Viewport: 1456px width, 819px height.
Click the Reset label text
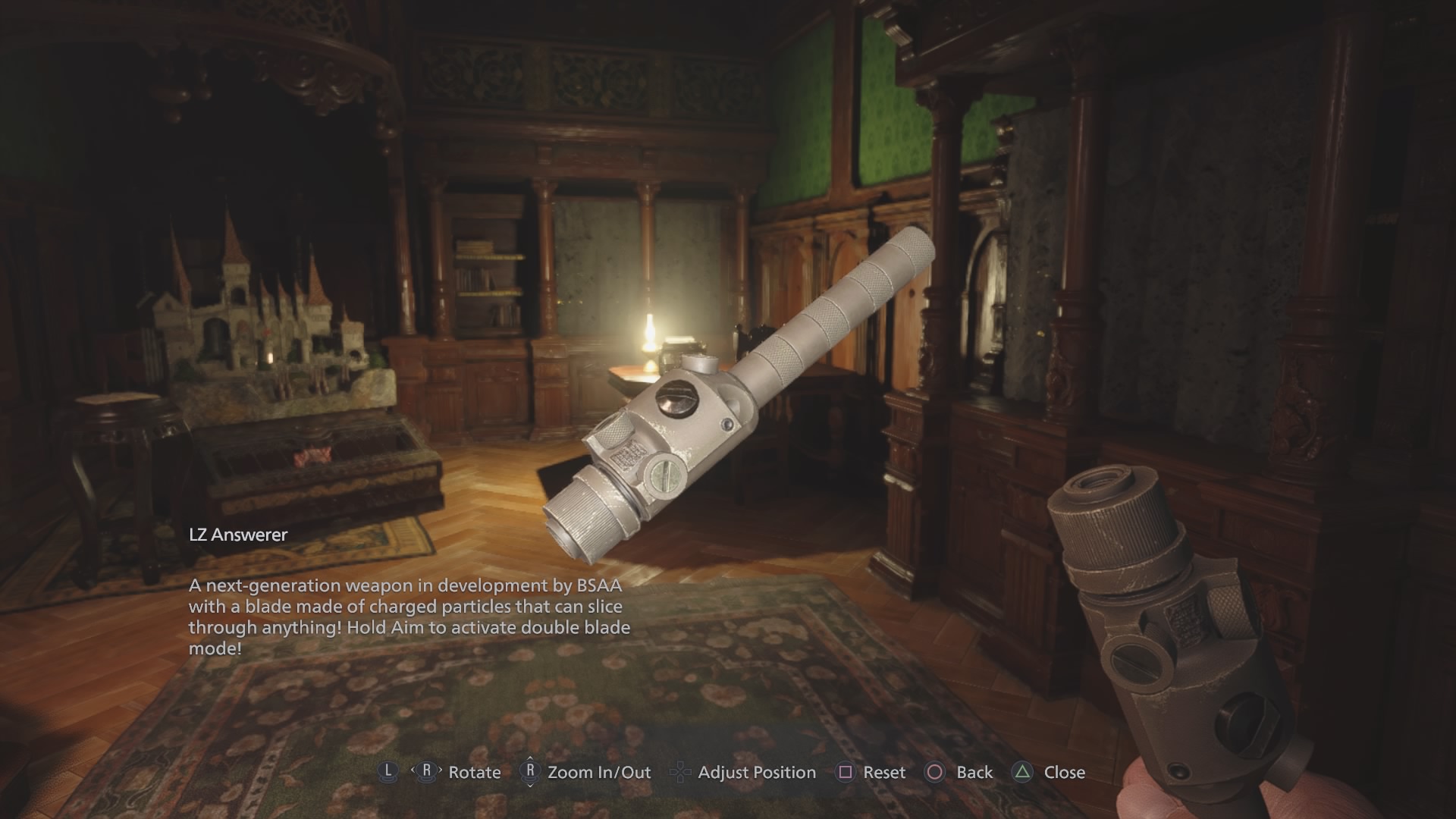tap(883, 773)
